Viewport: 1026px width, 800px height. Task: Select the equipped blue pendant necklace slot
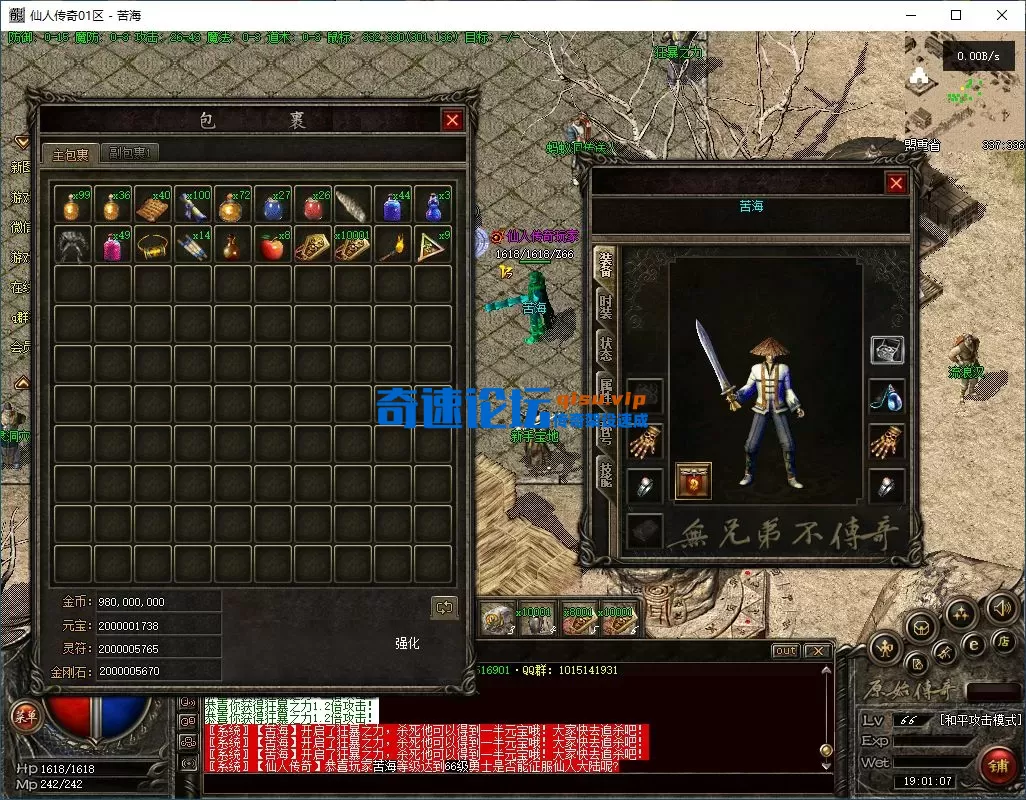[x=887, y=397]
